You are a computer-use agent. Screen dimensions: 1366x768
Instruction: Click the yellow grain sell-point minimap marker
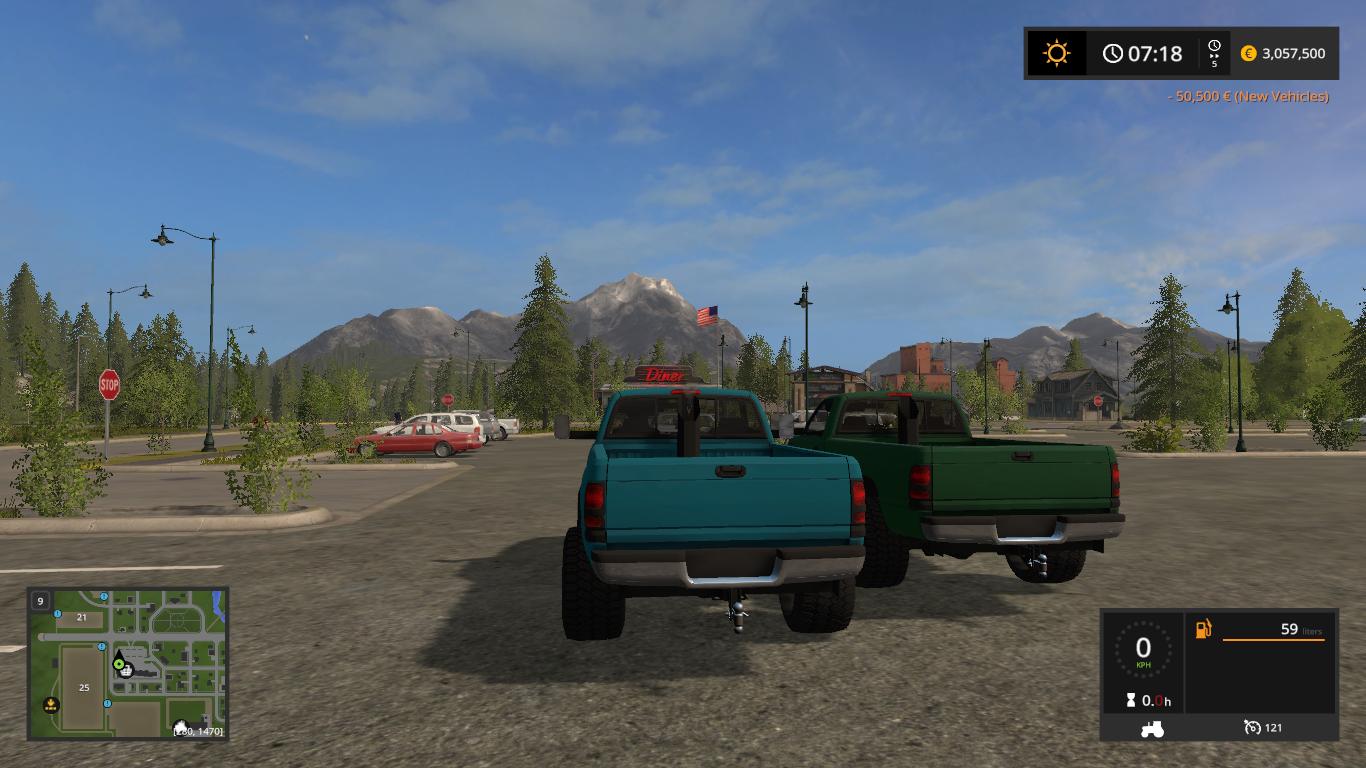(51, 705)
